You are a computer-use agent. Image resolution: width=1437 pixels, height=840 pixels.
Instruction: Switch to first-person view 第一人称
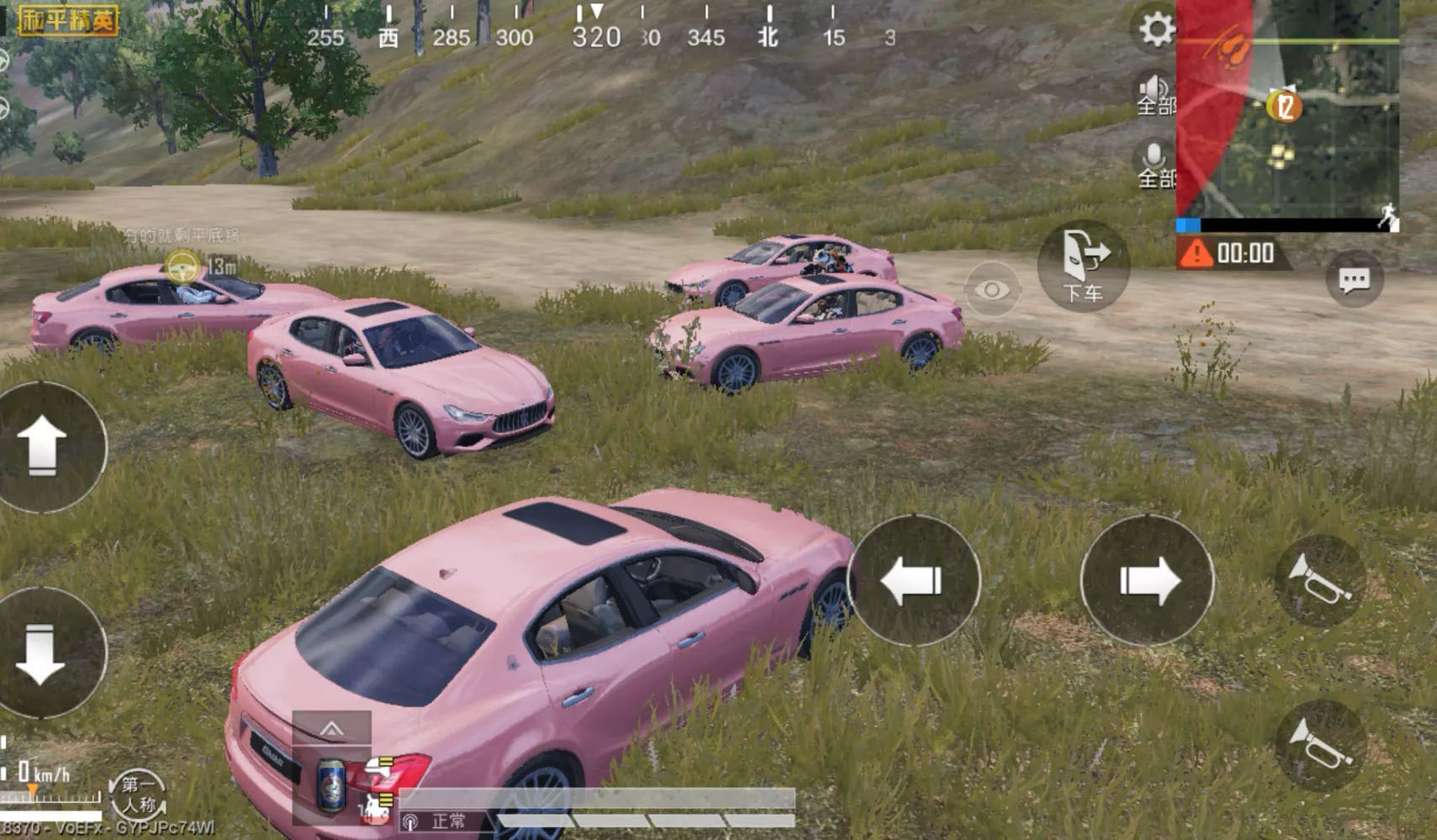click(139, 795)
